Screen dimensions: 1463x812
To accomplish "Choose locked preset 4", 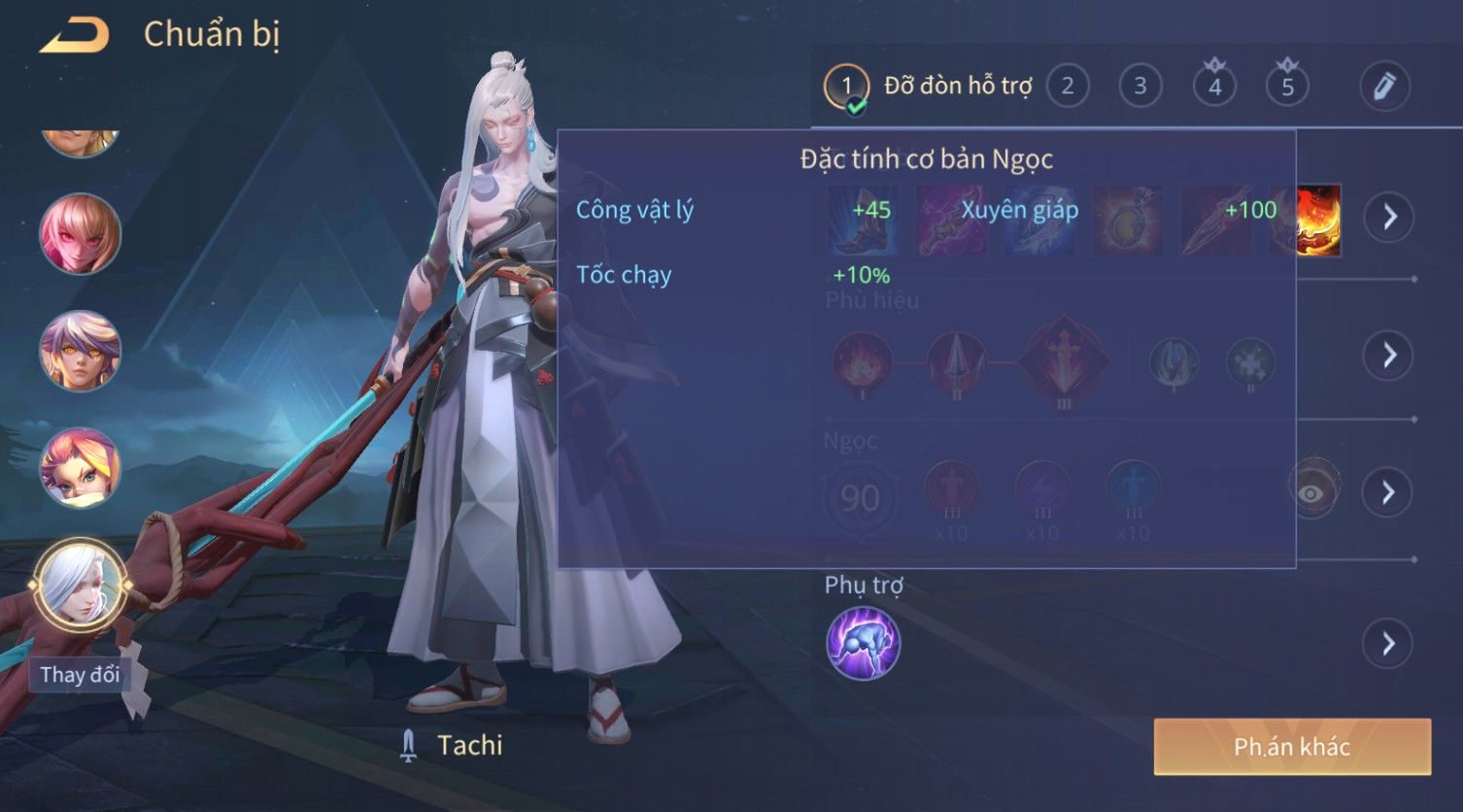I will tap(1214, 86).
